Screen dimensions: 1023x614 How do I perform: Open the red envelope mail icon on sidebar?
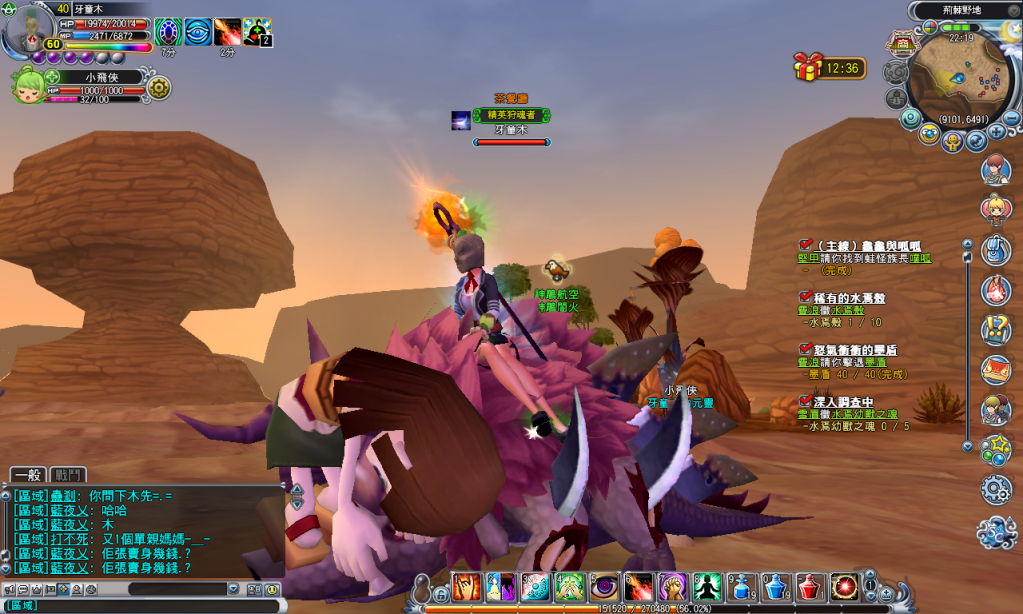995,369
